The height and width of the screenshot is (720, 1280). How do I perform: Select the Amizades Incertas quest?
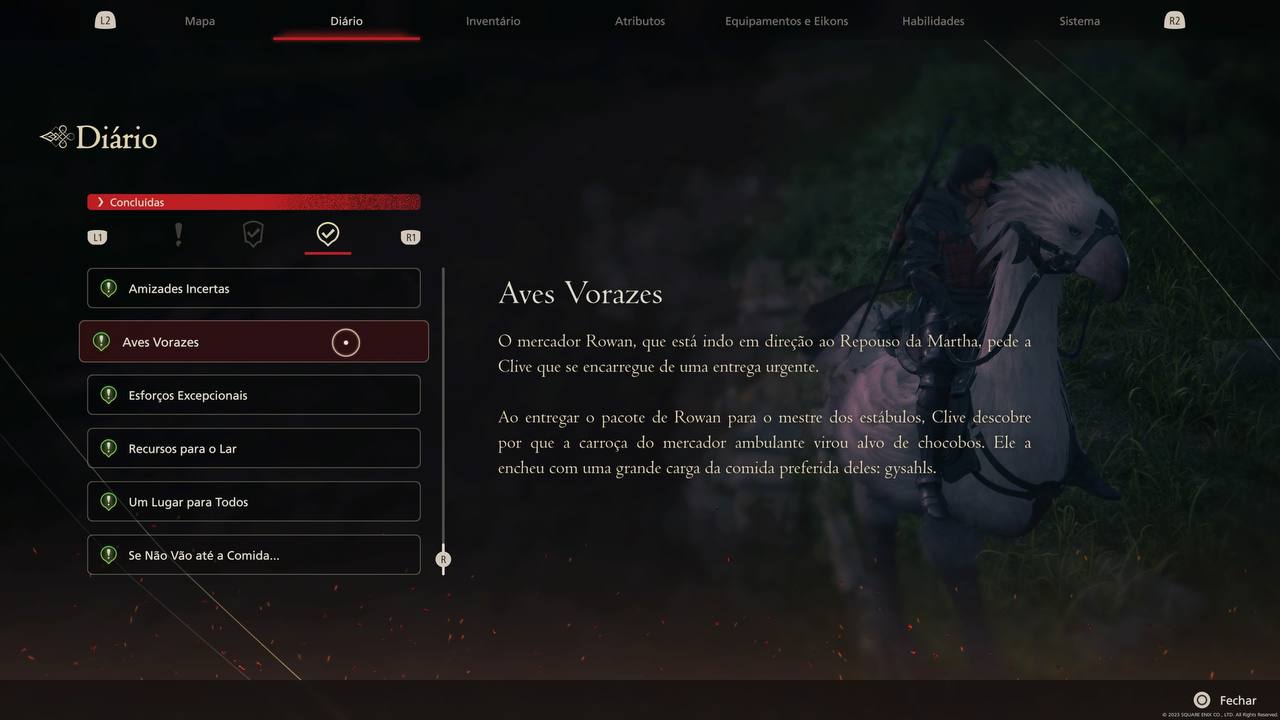click(254, 289)
